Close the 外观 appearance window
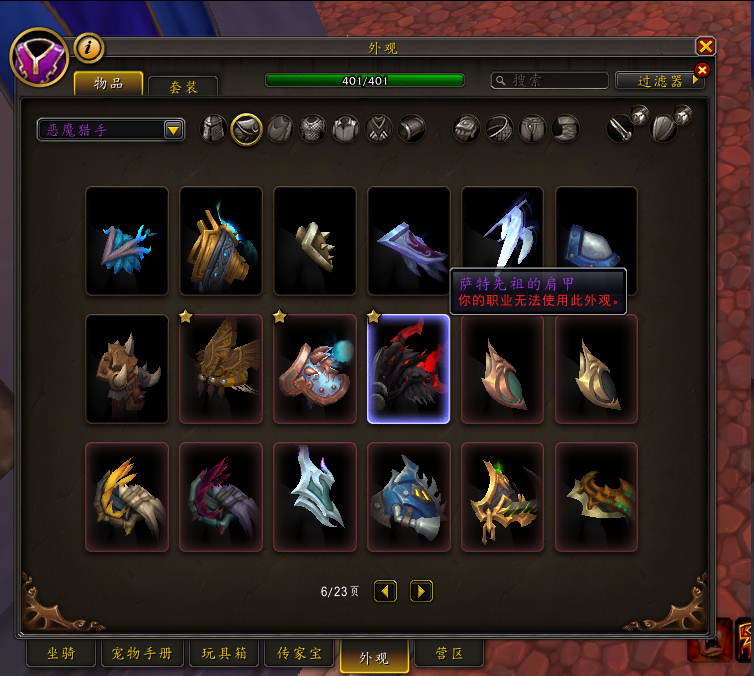 706,46
